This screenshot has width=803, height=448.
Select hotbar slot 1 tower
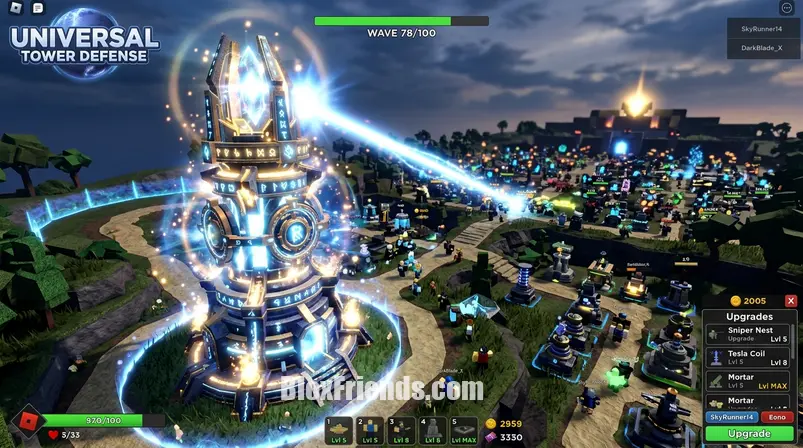(x=339, y=430)
